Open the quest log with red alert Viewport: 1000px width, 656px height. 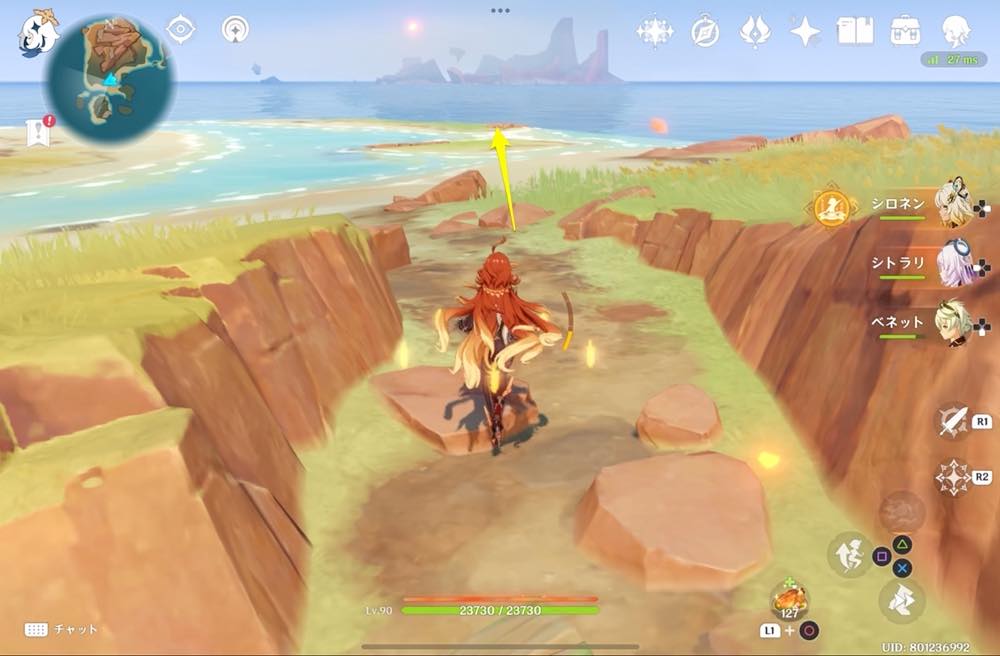click(x=39, y=130)
